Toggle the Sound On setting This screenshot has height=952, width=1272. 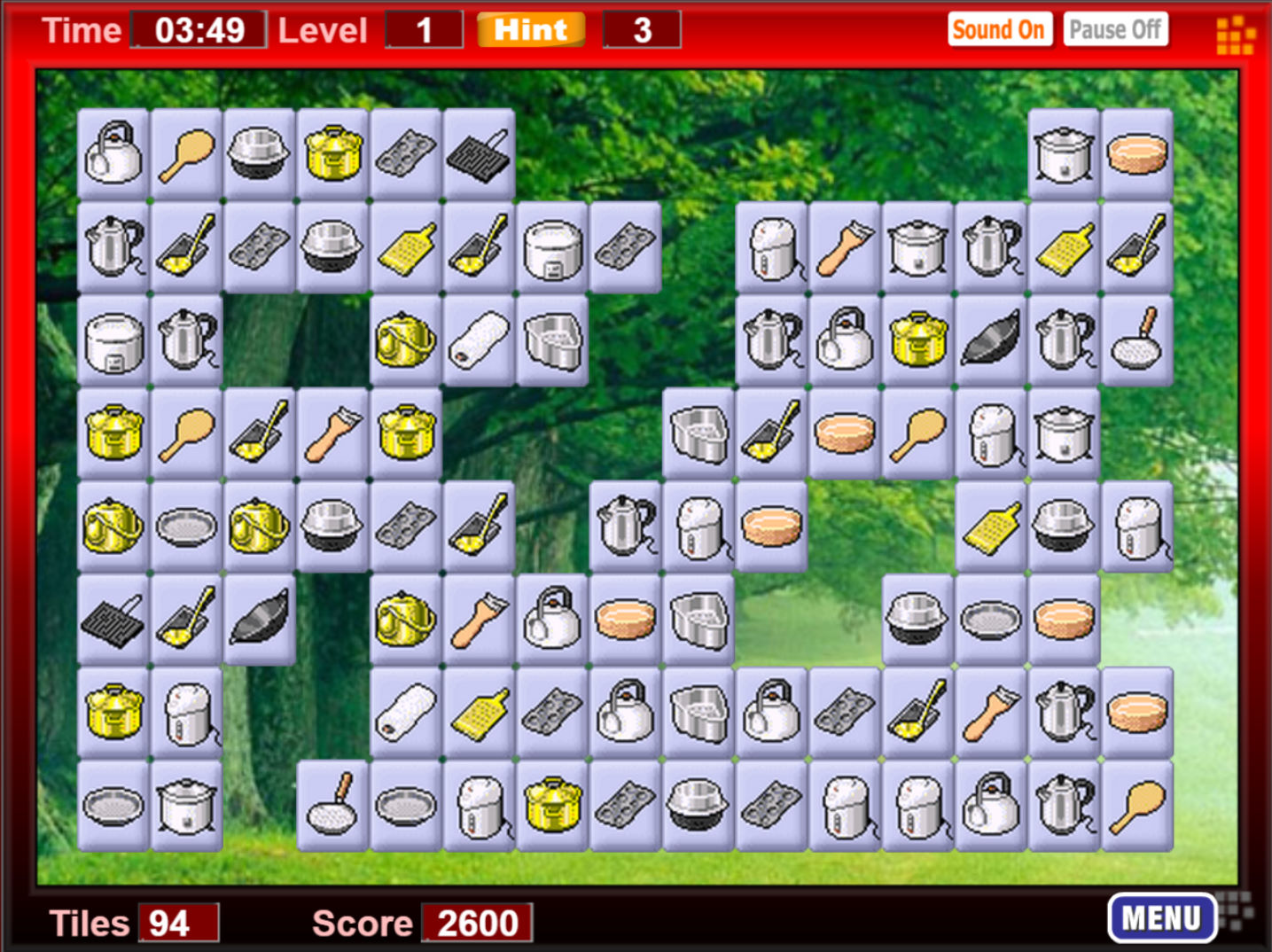999,29
